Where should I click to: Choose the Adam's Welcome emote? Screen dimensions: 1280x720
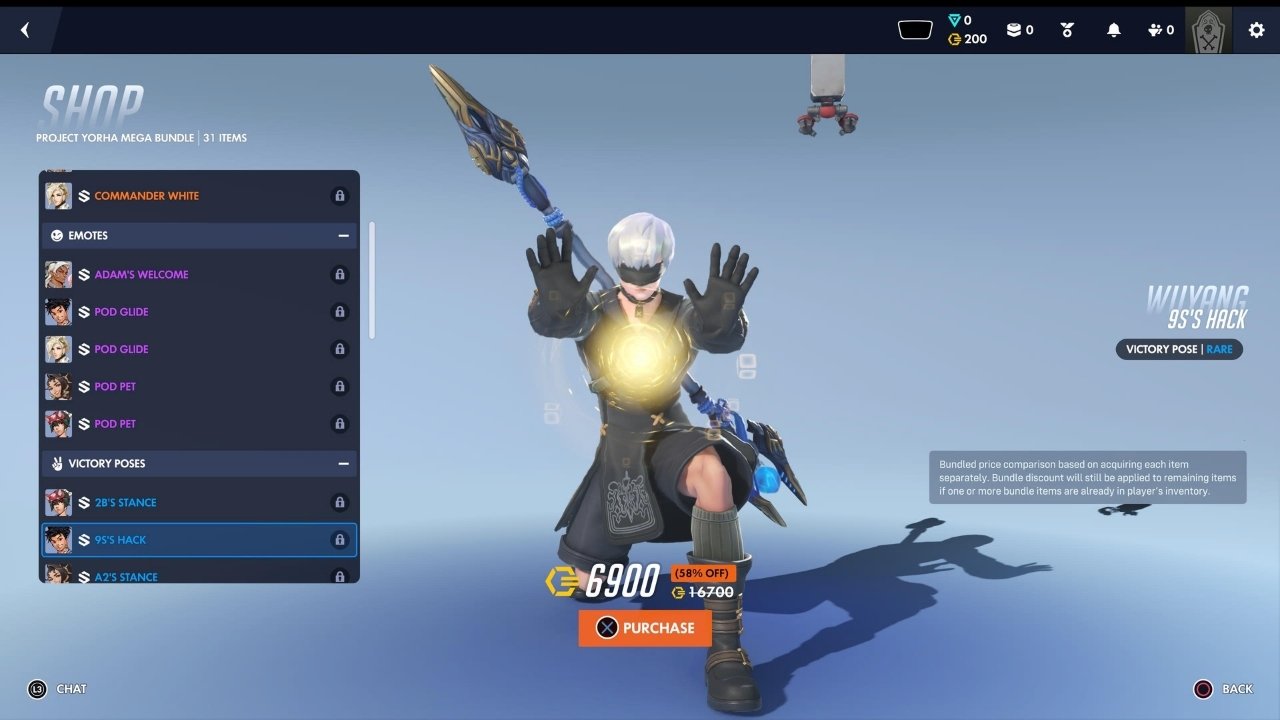coord(198,274)
